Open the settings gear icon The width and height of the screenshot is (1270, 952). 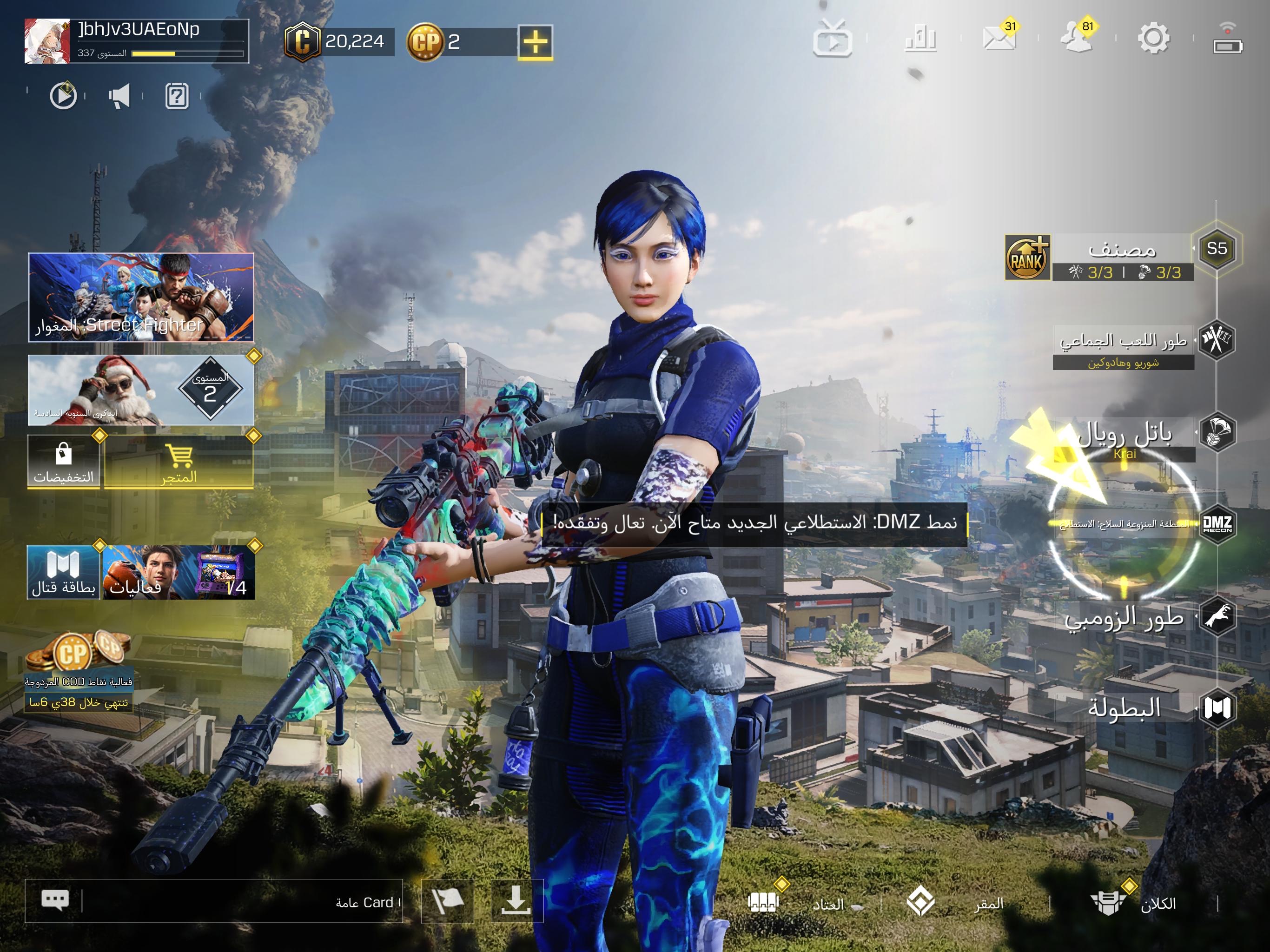(x=1153, y=39)
